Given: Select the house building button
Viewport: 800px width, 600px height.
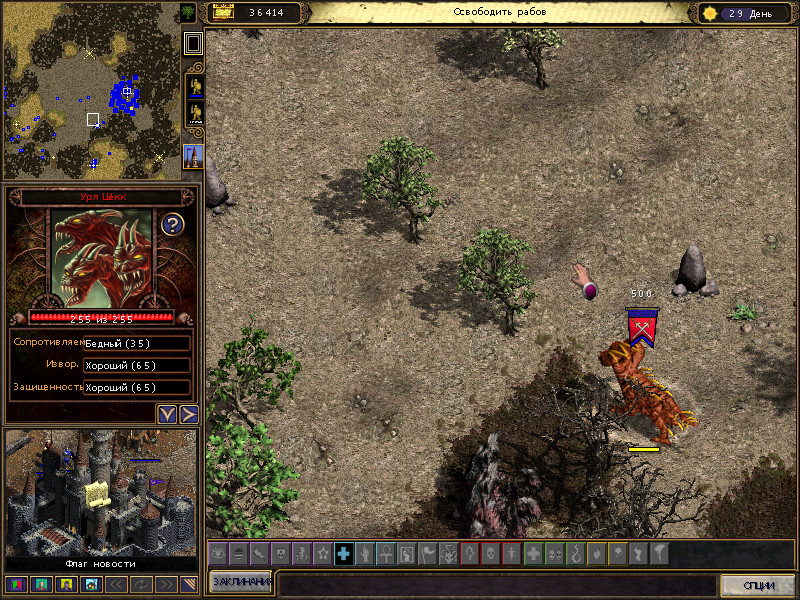Looking at the screenshot, I should tap(90, 583).
